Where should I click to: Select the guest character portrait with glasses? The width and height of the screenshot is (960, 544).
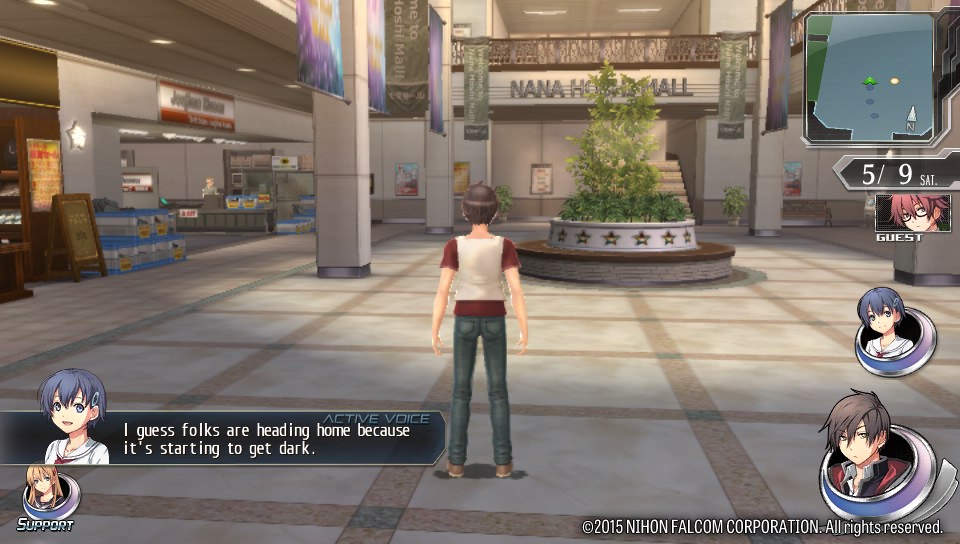pos(898,213)
